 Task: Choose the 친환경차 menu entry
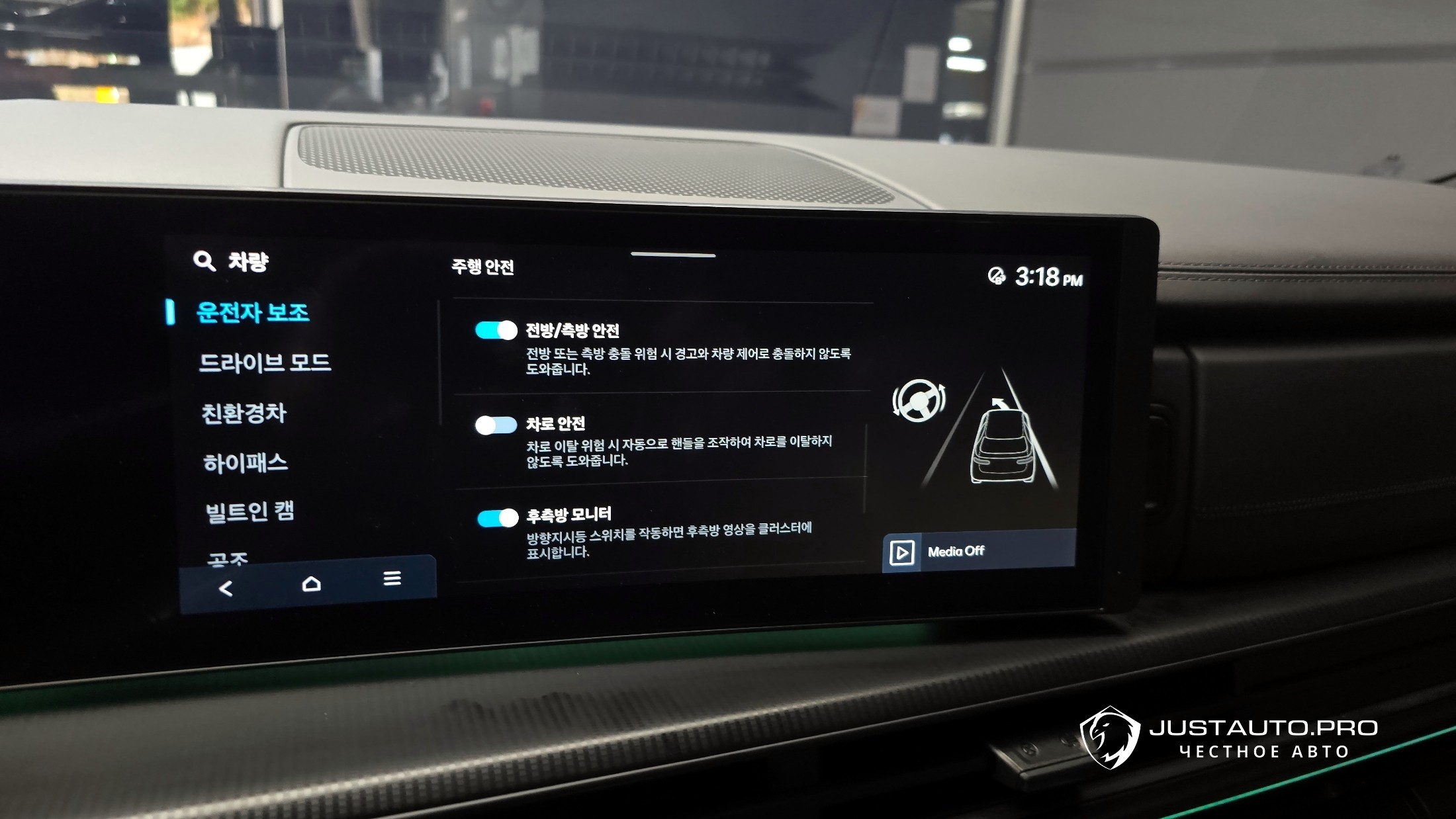point(244,413)
